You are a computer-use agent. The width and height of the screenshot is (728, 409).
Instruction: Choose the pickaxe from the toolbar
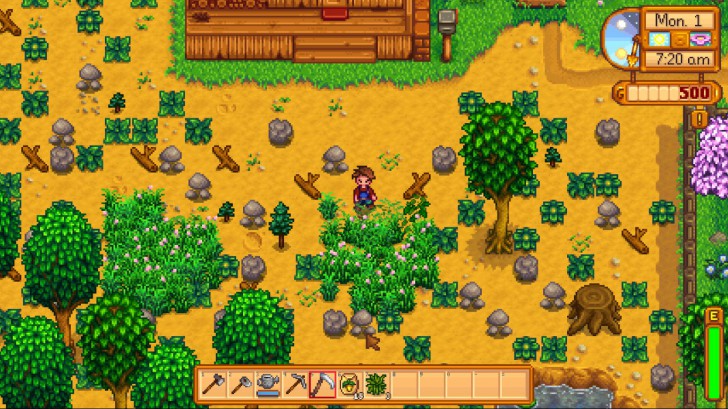click(x=295, y=383)
